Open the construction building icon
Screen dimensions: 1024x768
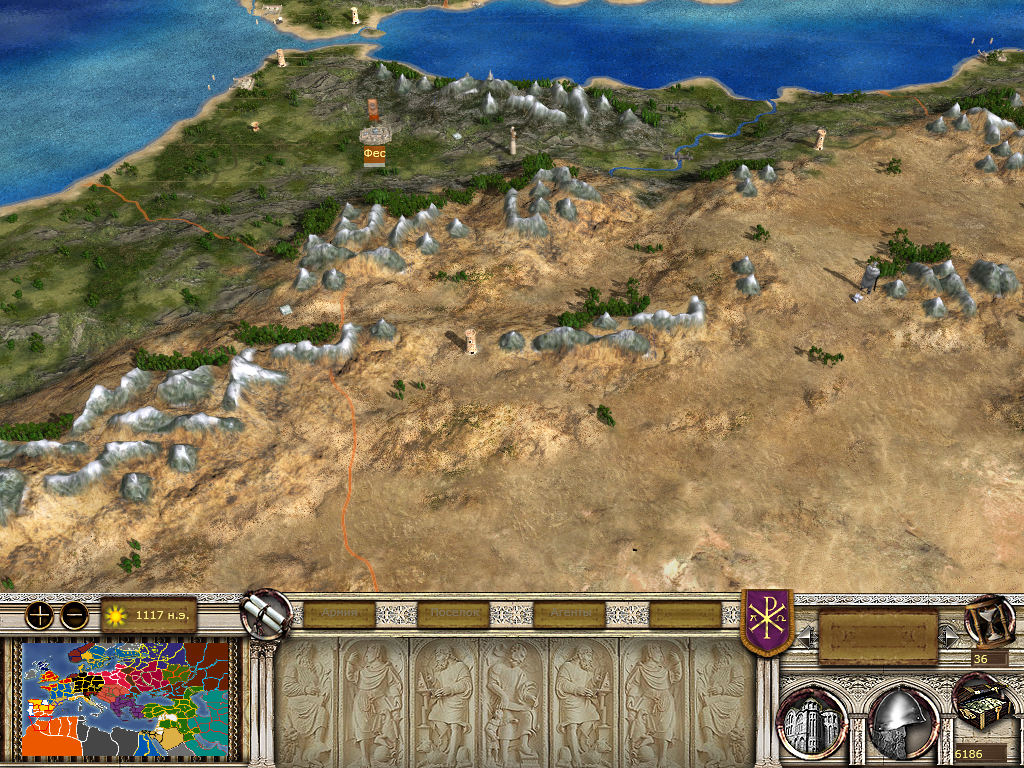(x=812, y=721)
